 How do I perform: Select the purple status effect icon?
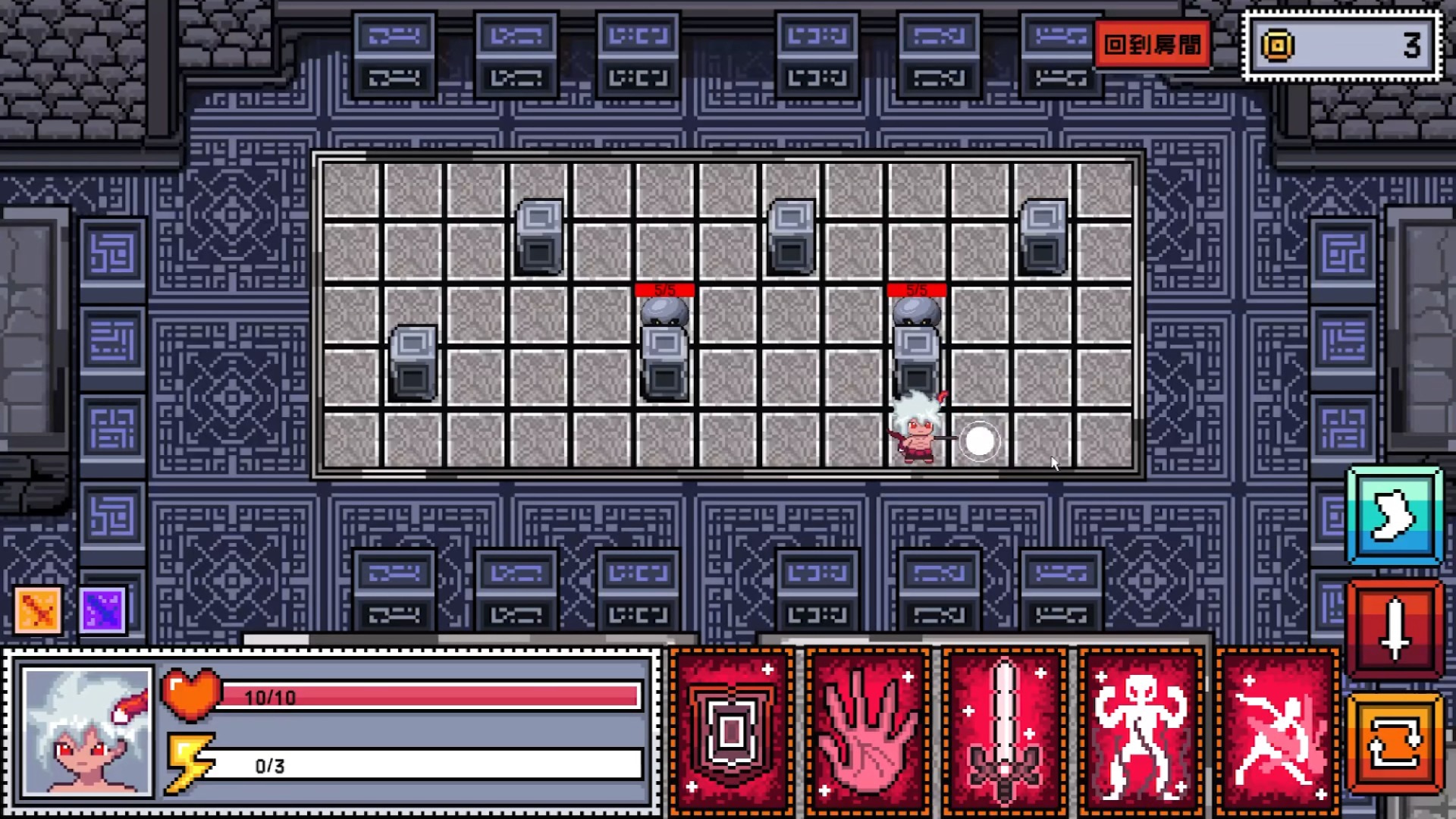[102, 609]
